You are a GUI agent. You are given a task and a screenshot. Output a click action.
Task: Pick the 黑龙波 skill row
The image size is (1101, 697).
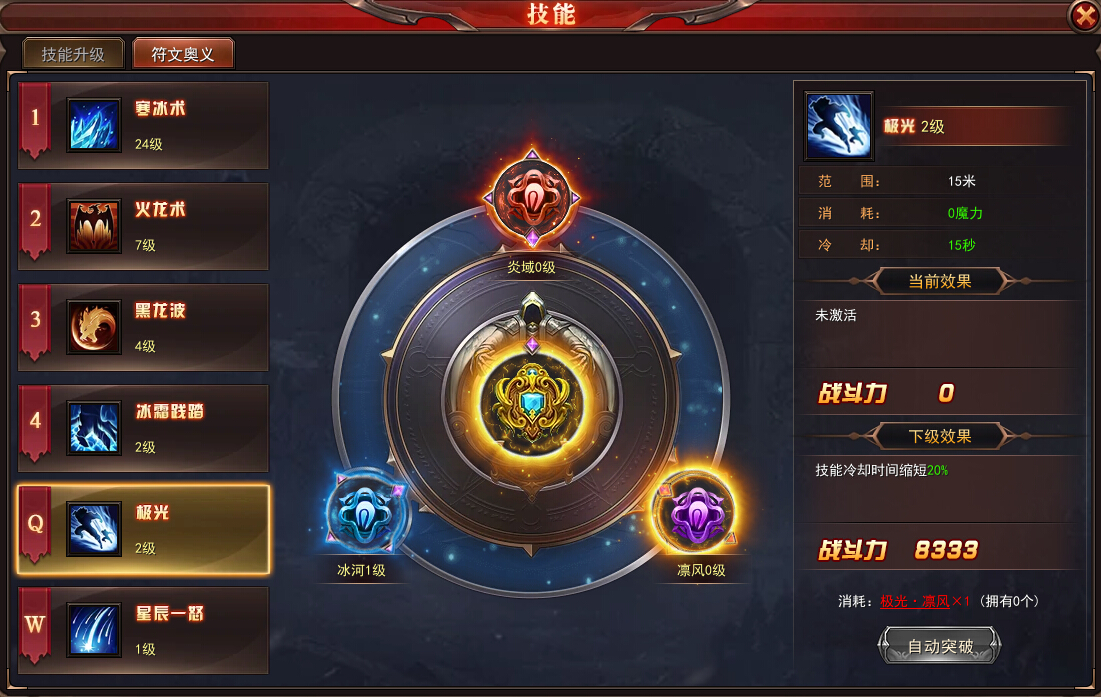pyautogui.click(x=143, y=327)
